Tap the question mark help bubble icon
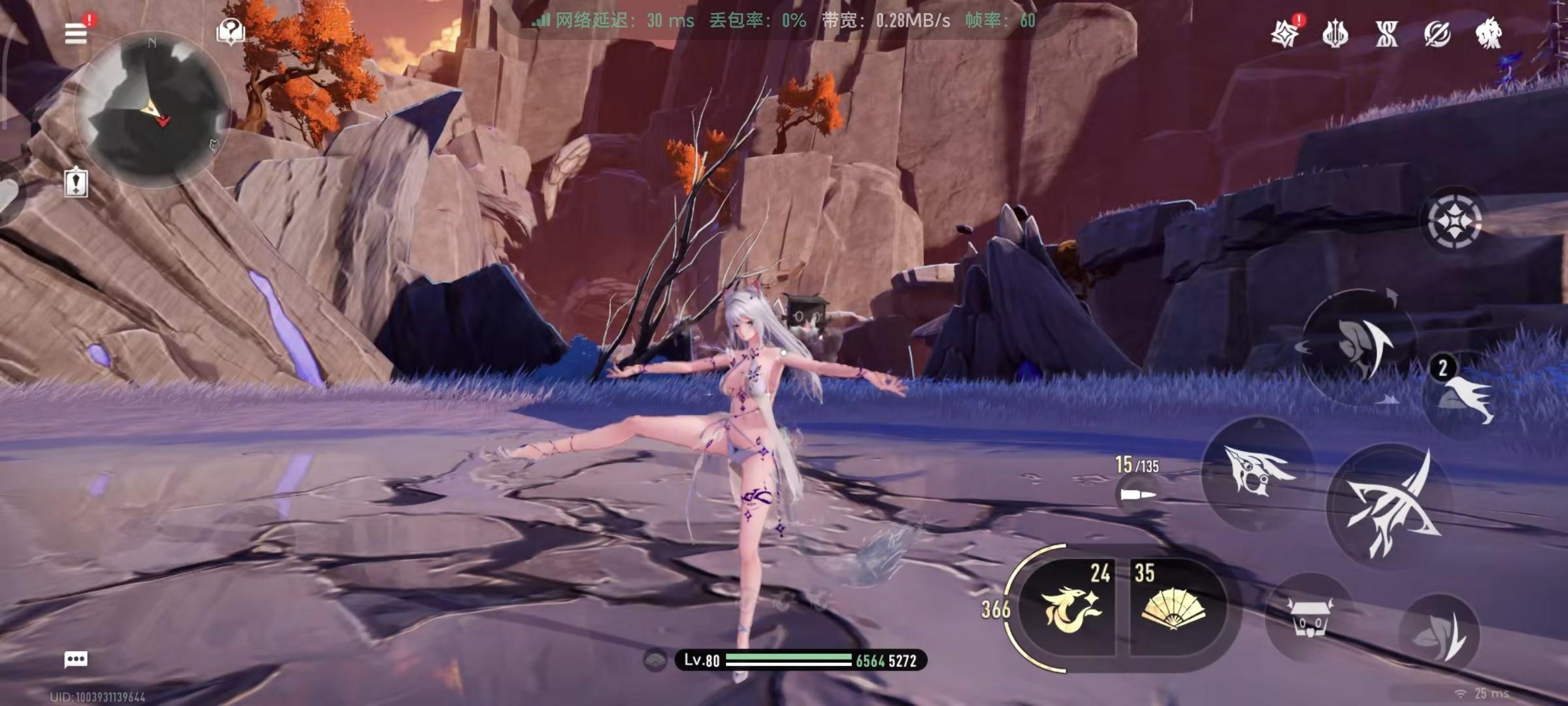The height and width of the screenshot is (706, 1568). point(231,31)
